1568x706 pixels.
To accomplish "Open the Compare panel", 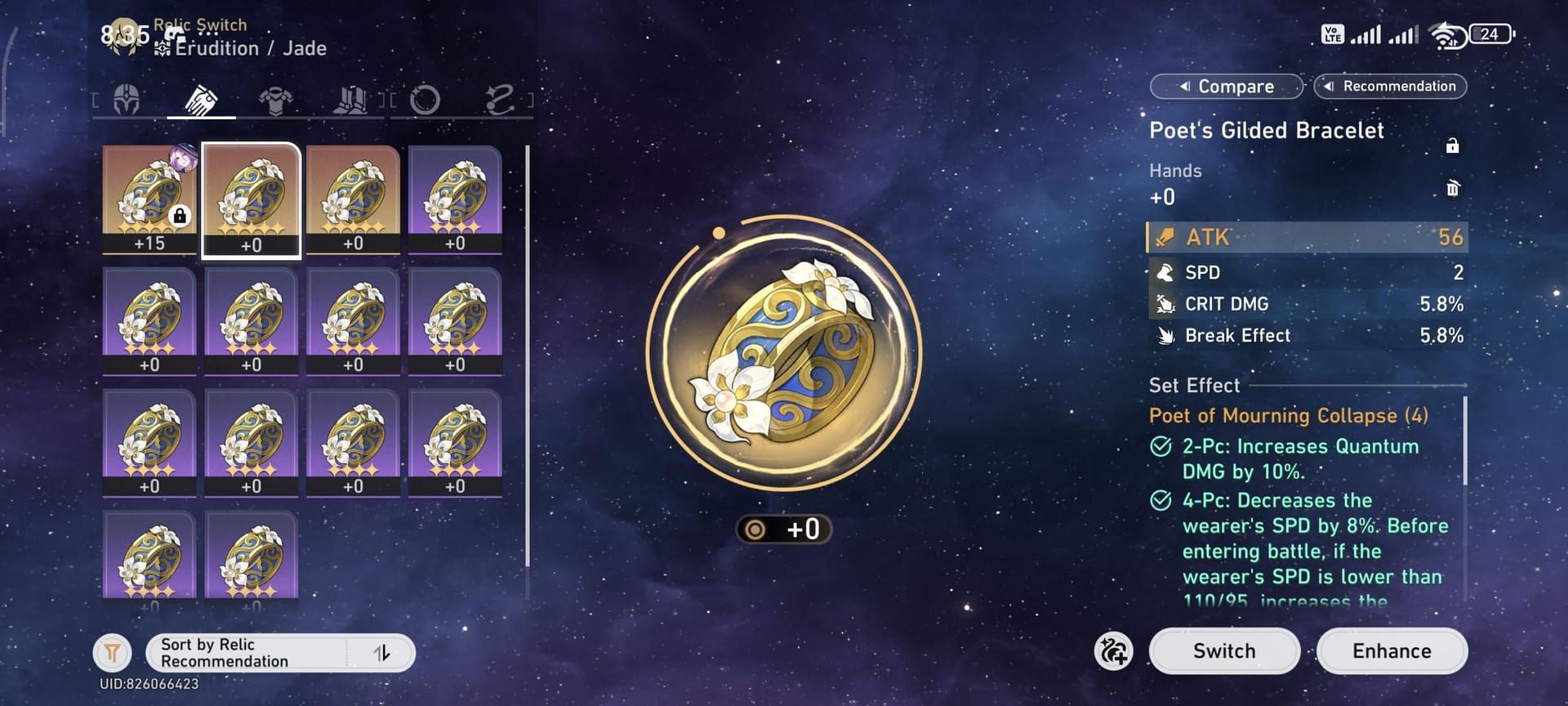I will [1226, 87].
